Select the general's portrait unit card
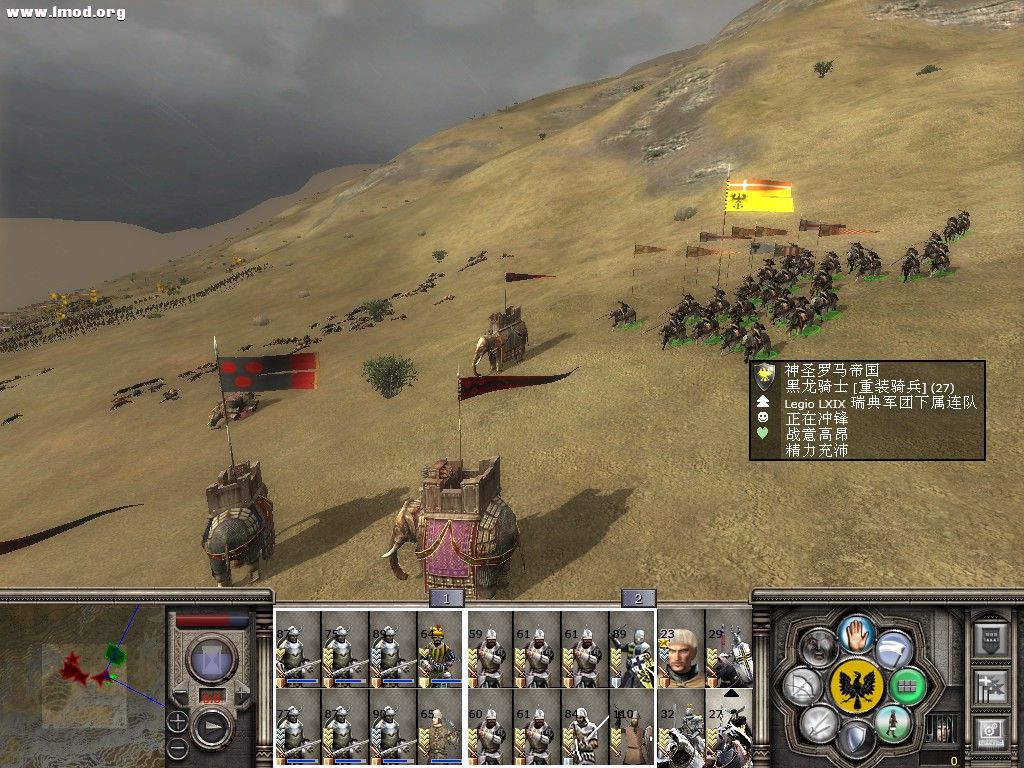Viewport: 1024px width, 768px height. (681, 648)
